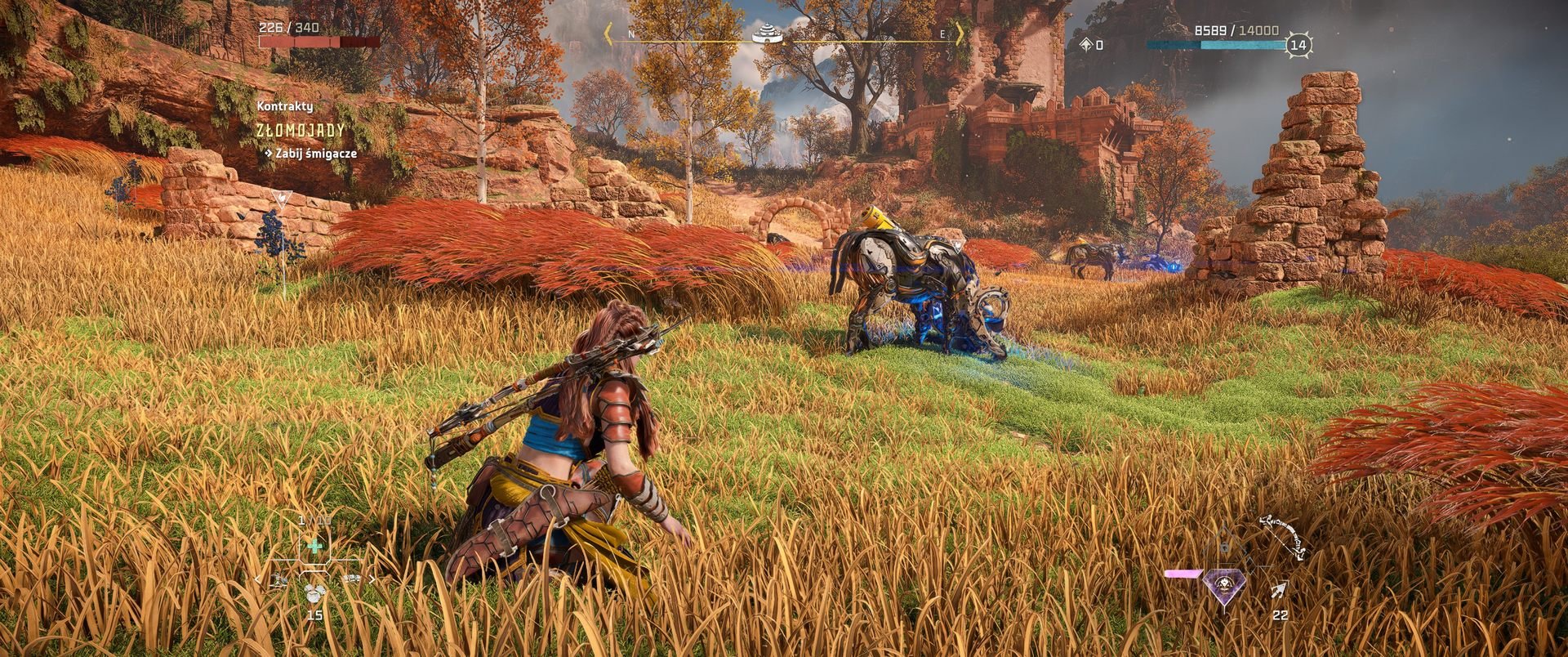
Task: Expand the tool selector with the left chevron
Action: click(257, 579)
